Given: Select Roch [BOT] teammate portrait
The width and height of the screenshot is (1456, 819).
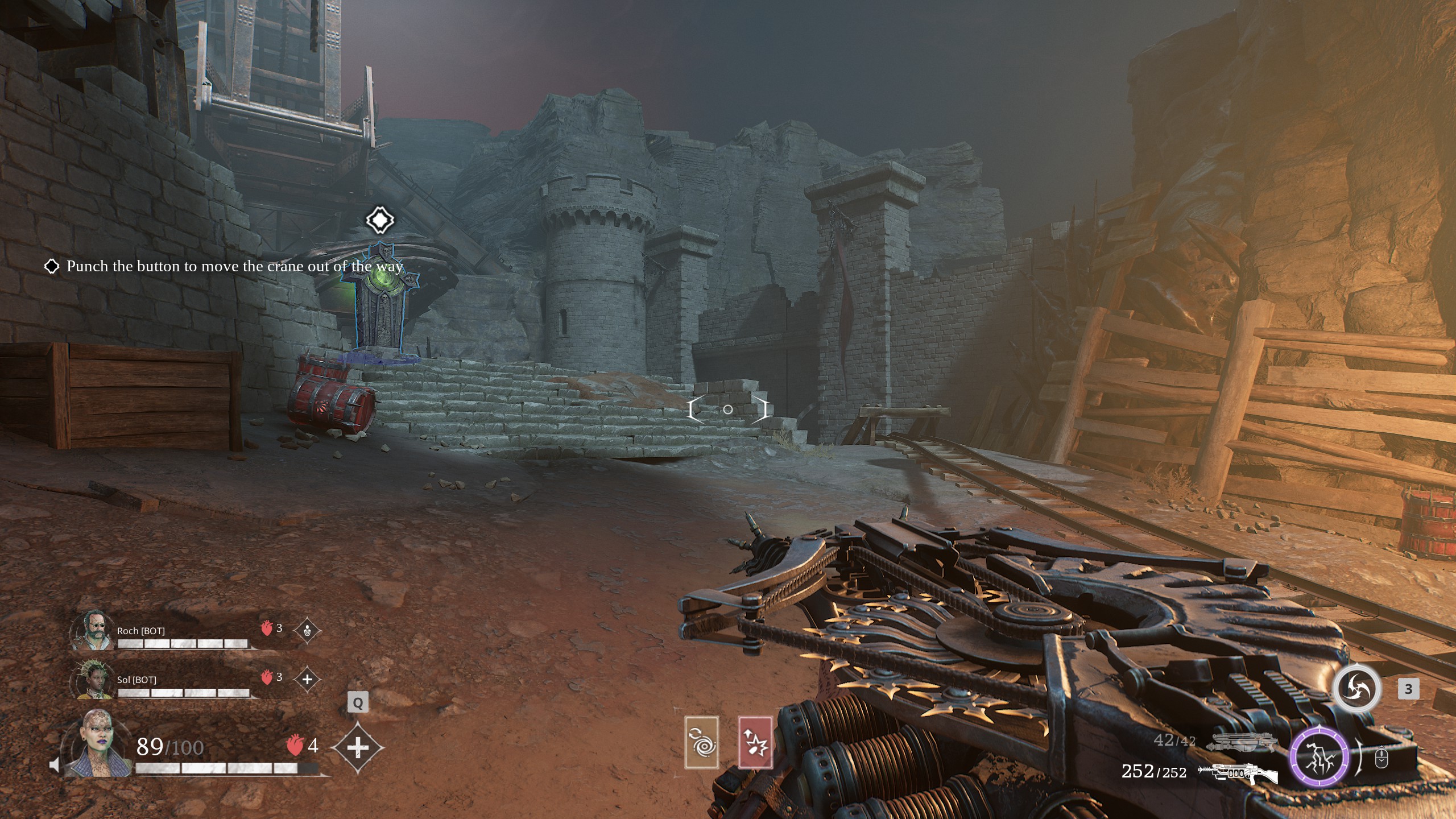Looking at the screenshot, I should [x=90, y=631].
